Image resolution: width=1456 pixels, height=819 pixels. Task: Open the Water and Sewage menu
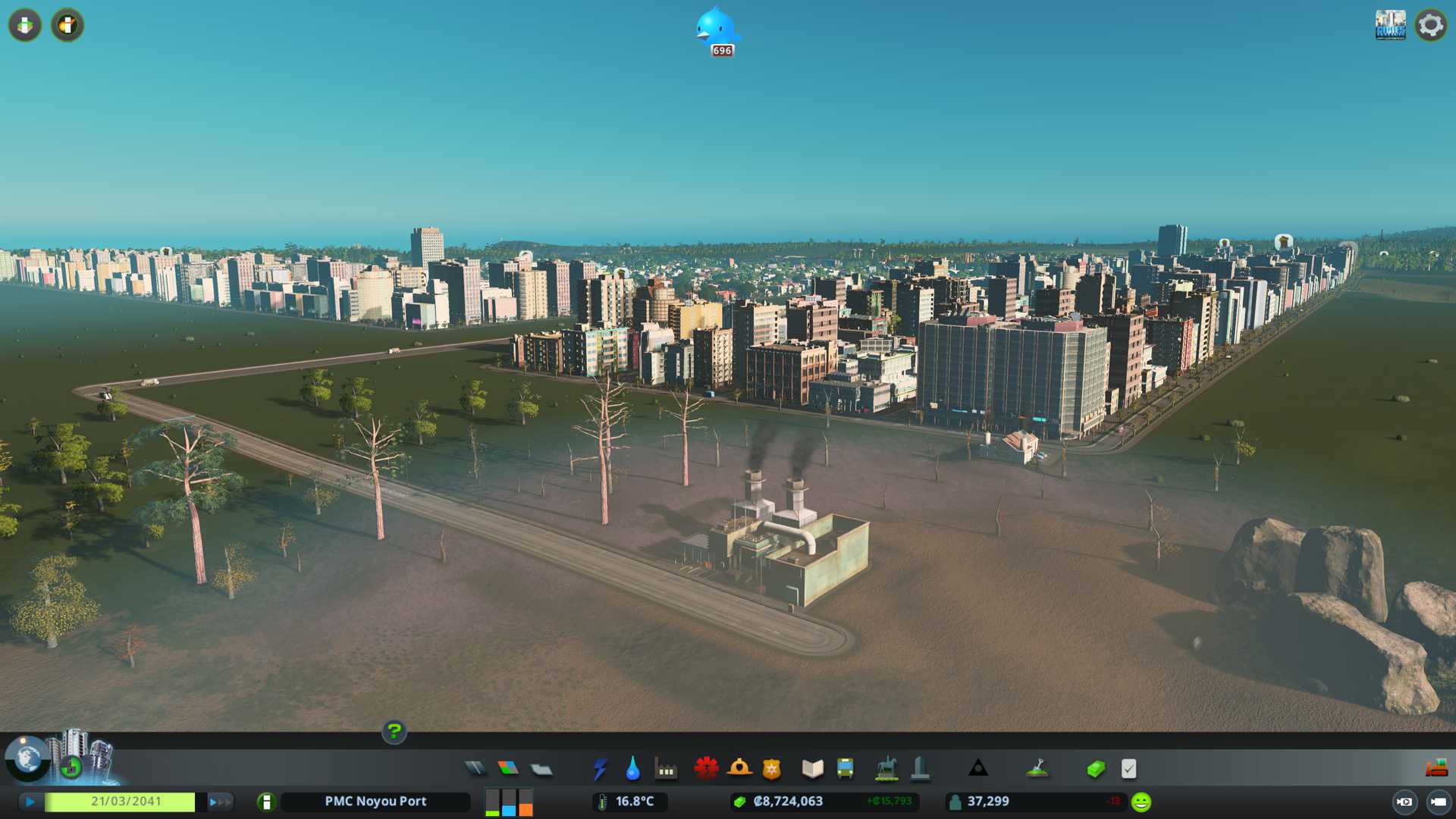632,769
